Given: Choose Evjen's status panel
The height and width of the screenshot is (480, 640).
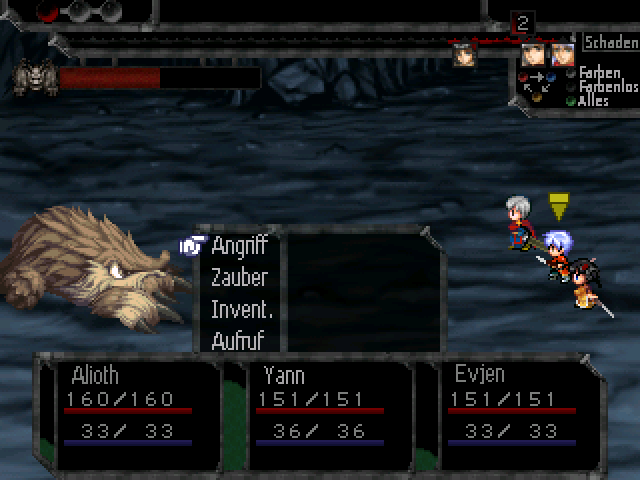Looking at the screenshot, I should coord(514,412).
